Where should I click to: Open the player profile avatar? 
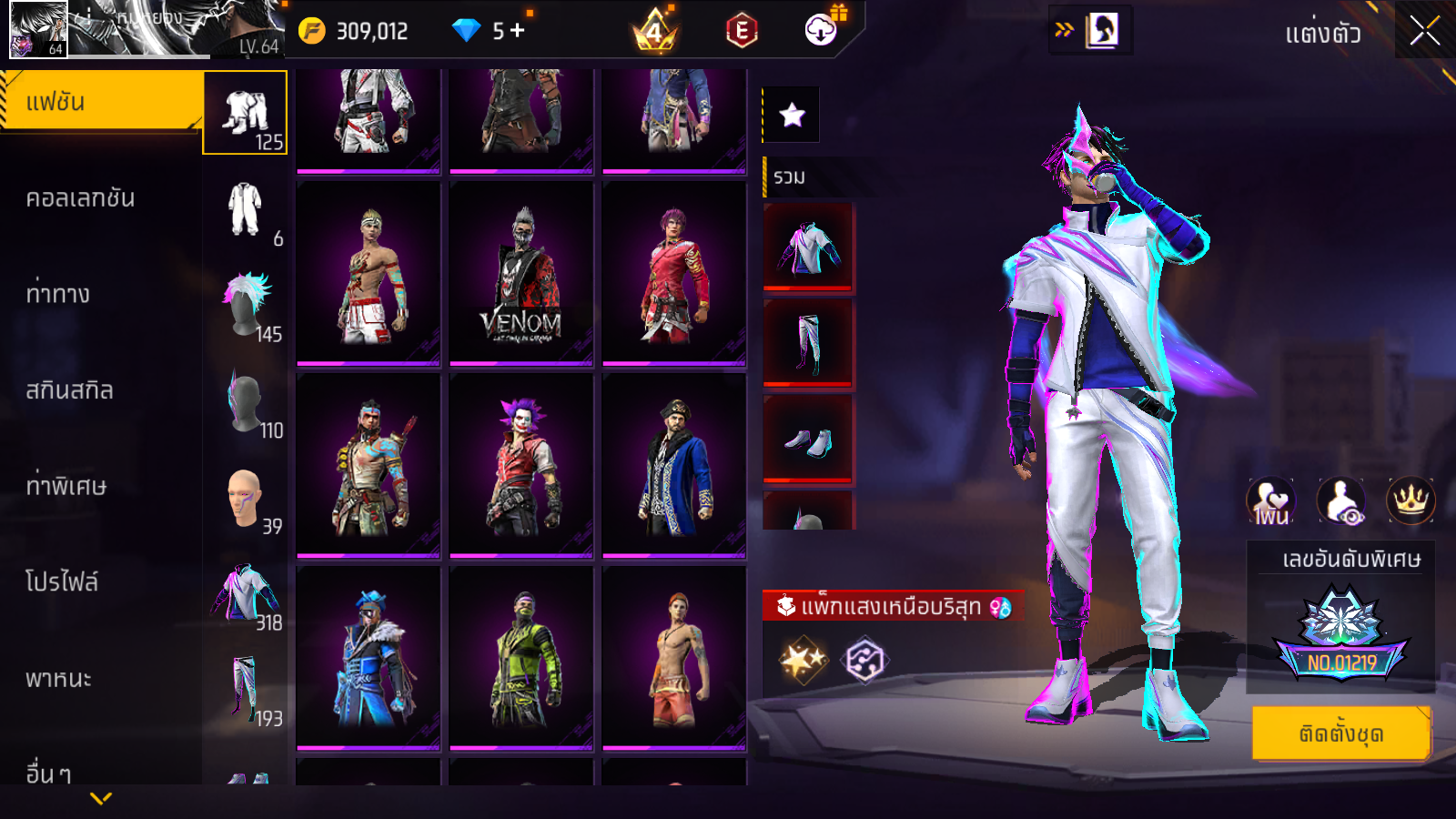[38, 29]
